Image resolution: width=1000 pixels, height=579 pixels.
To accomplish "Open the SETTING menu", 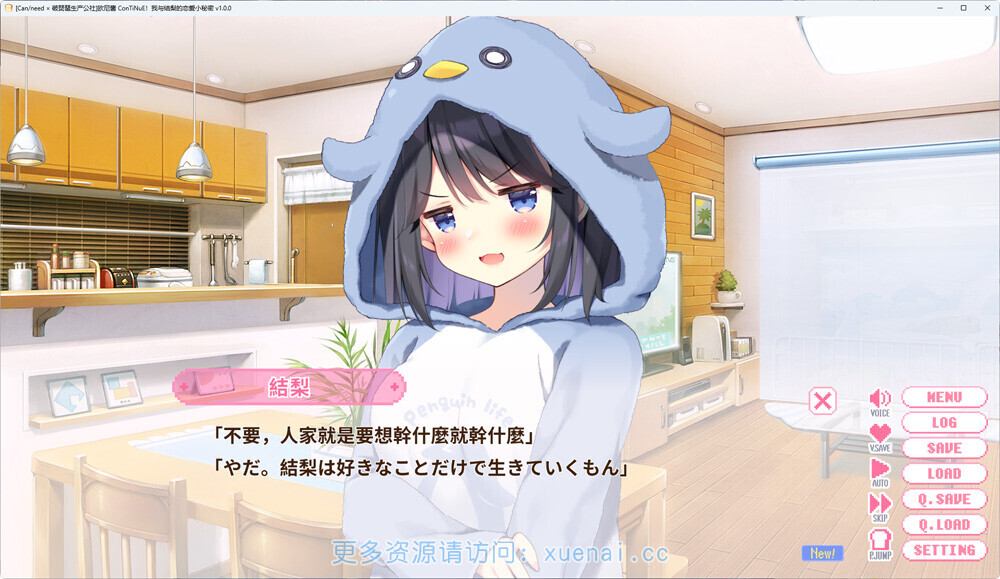I will [x=943, y=550].
